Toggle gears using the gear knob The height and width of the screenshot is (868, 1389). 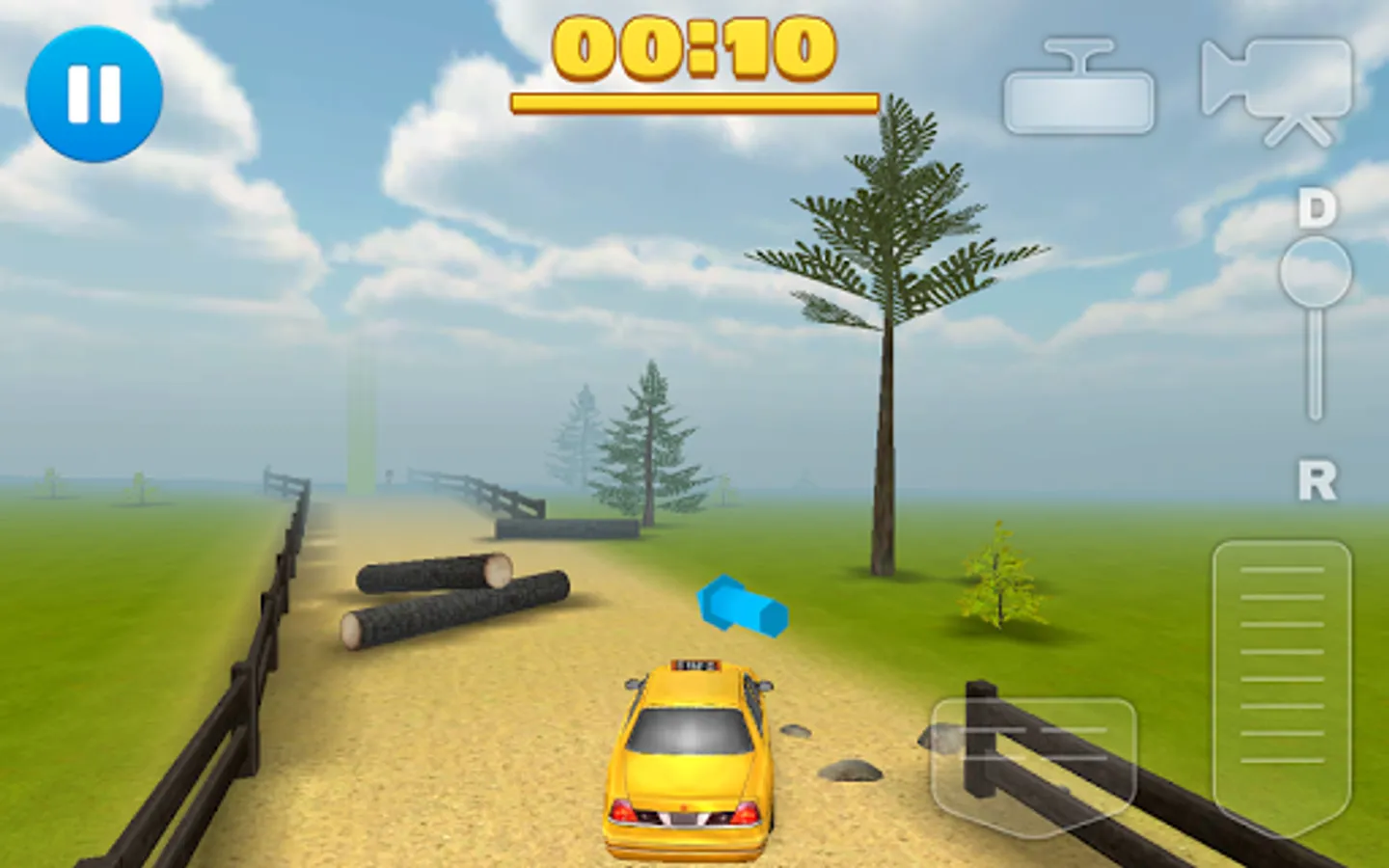1314,280
